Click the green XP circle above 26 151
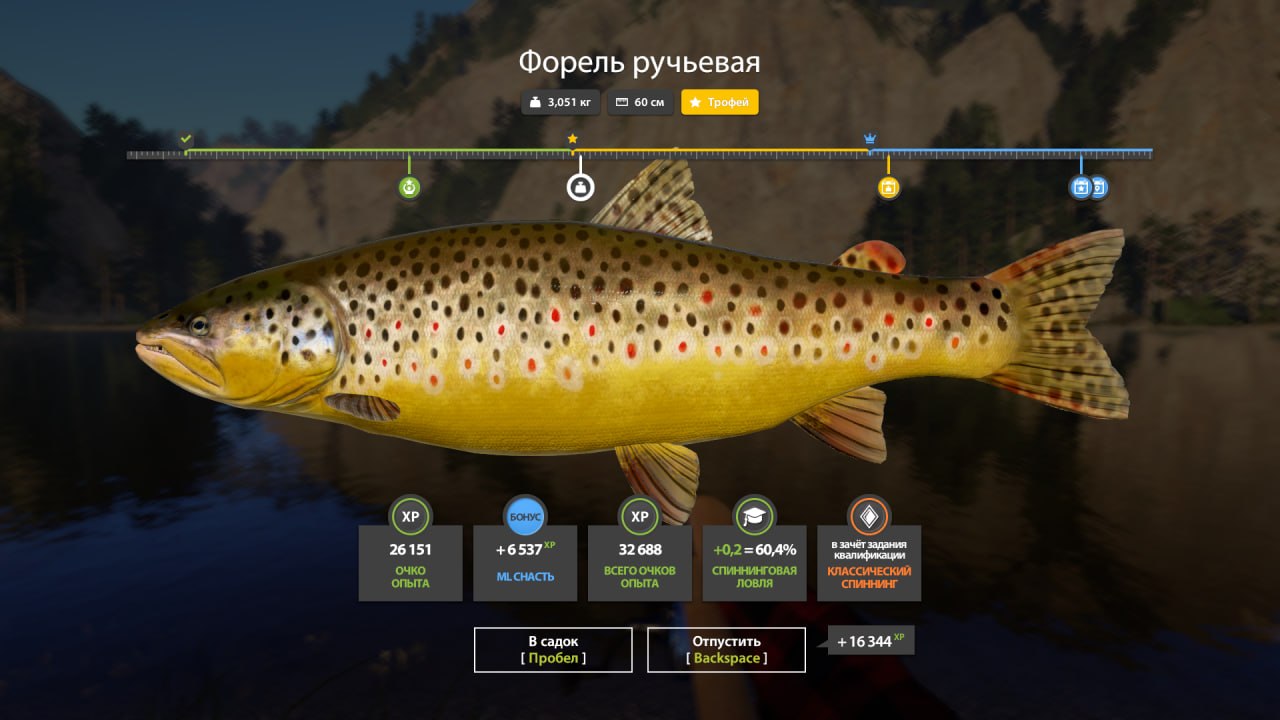 pos(411,517)
